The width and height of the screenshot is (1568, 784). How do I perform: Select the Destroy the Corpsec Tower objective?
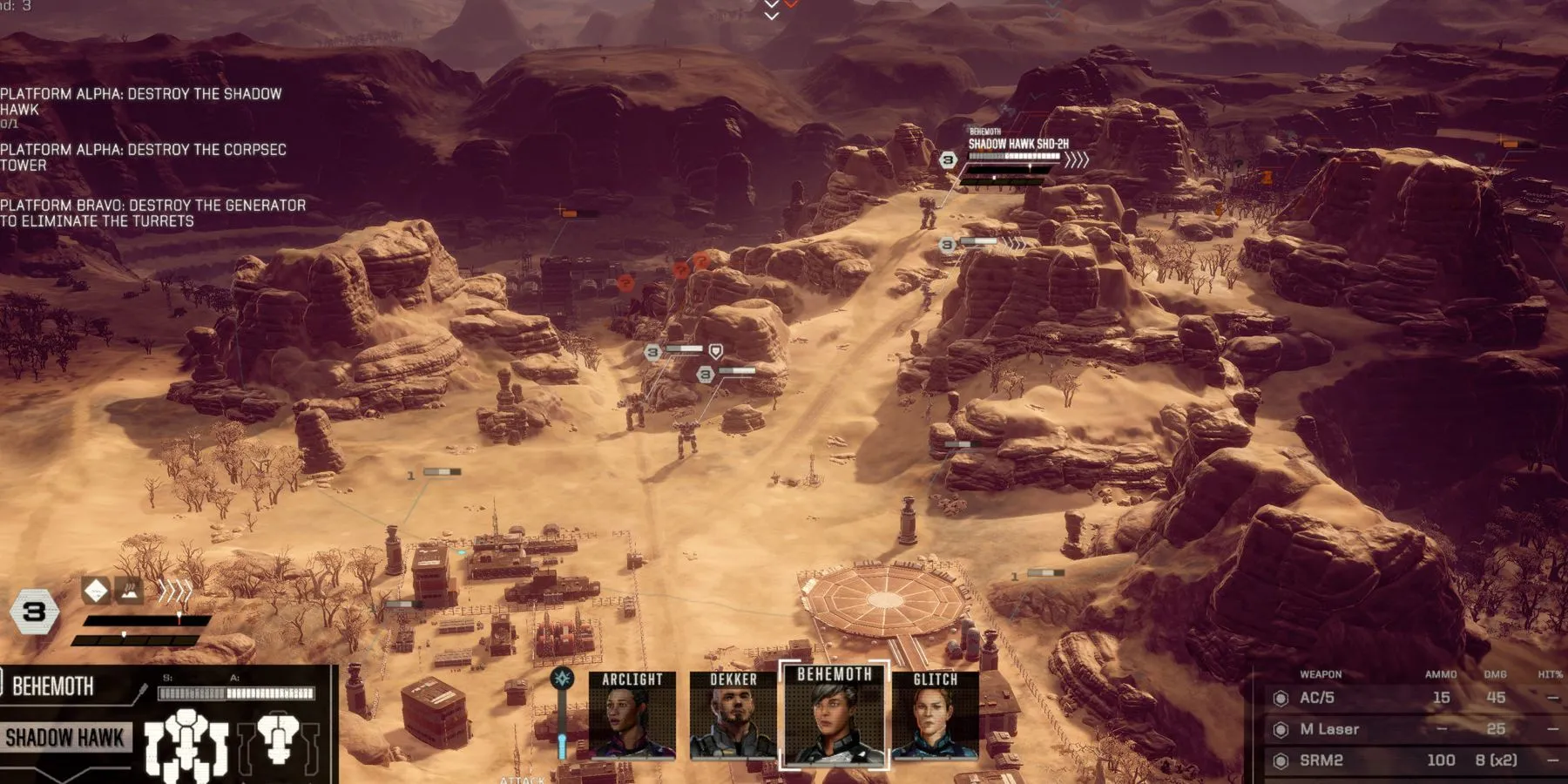click(143, 157)
